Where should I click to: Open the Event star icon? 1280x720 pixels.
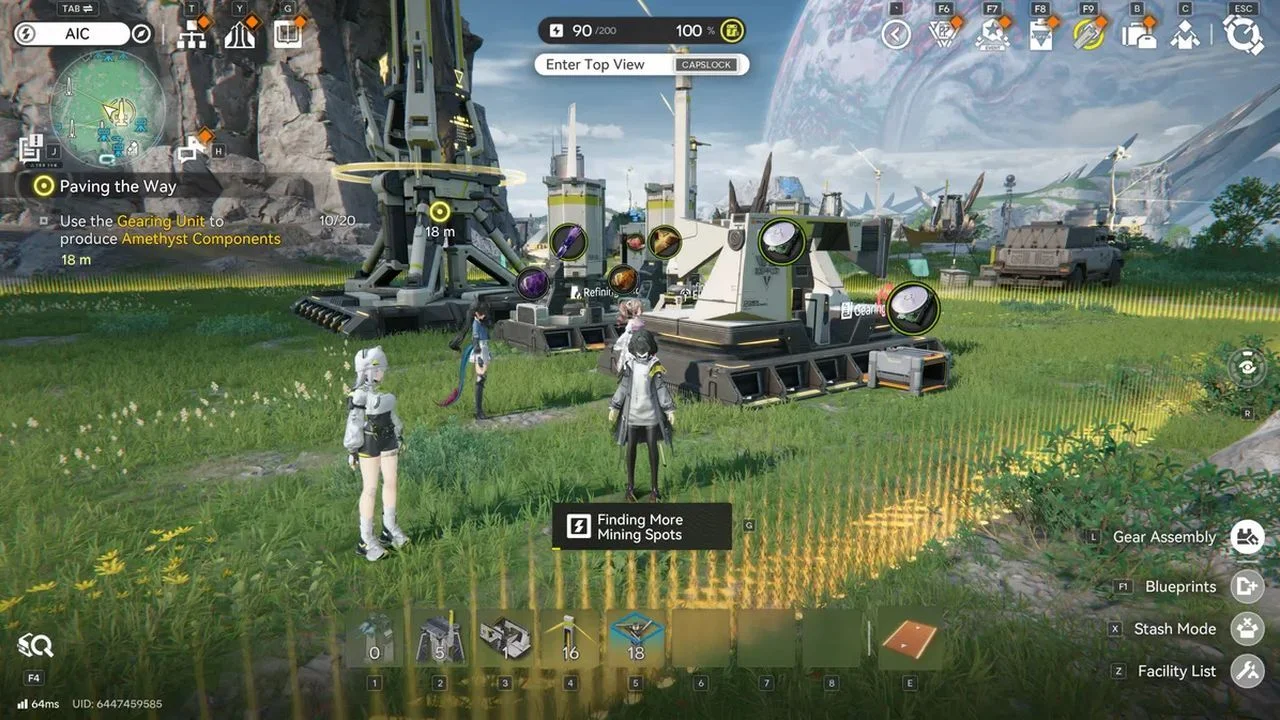coord(991,35)
